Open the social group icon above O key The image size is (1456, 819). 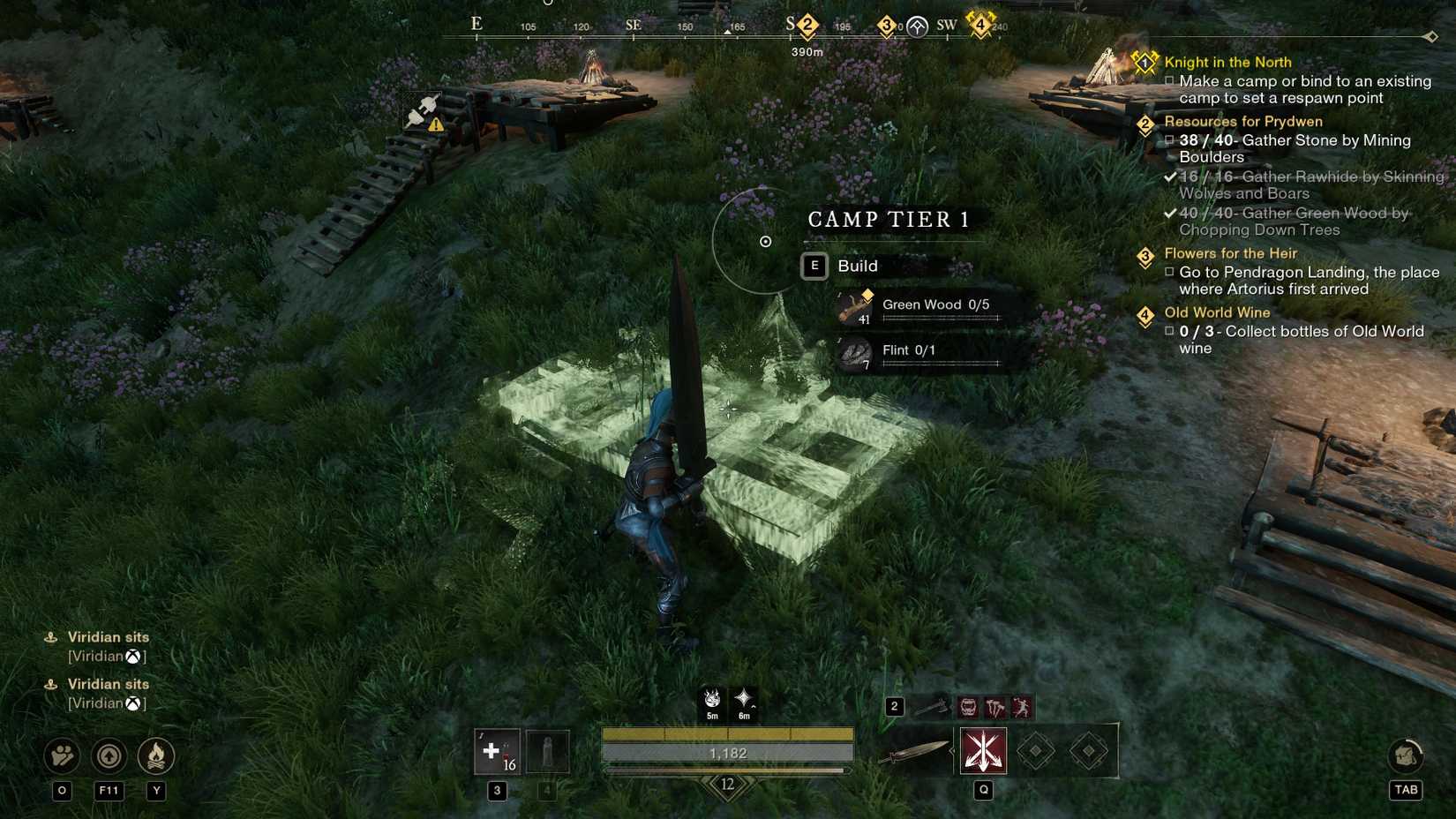60,756
